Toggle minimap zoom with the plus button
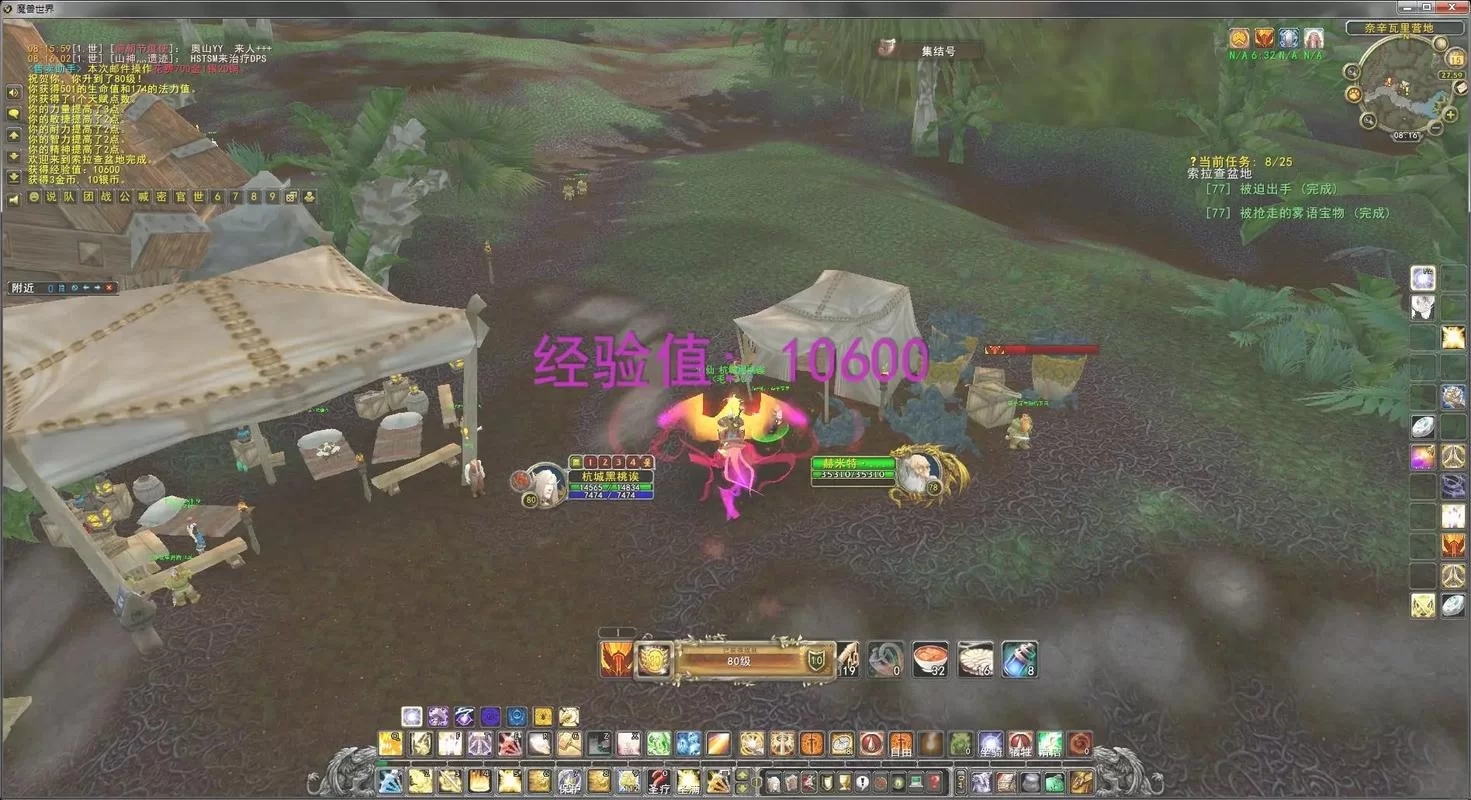 pyautogui.click(x=1449, y=114)
